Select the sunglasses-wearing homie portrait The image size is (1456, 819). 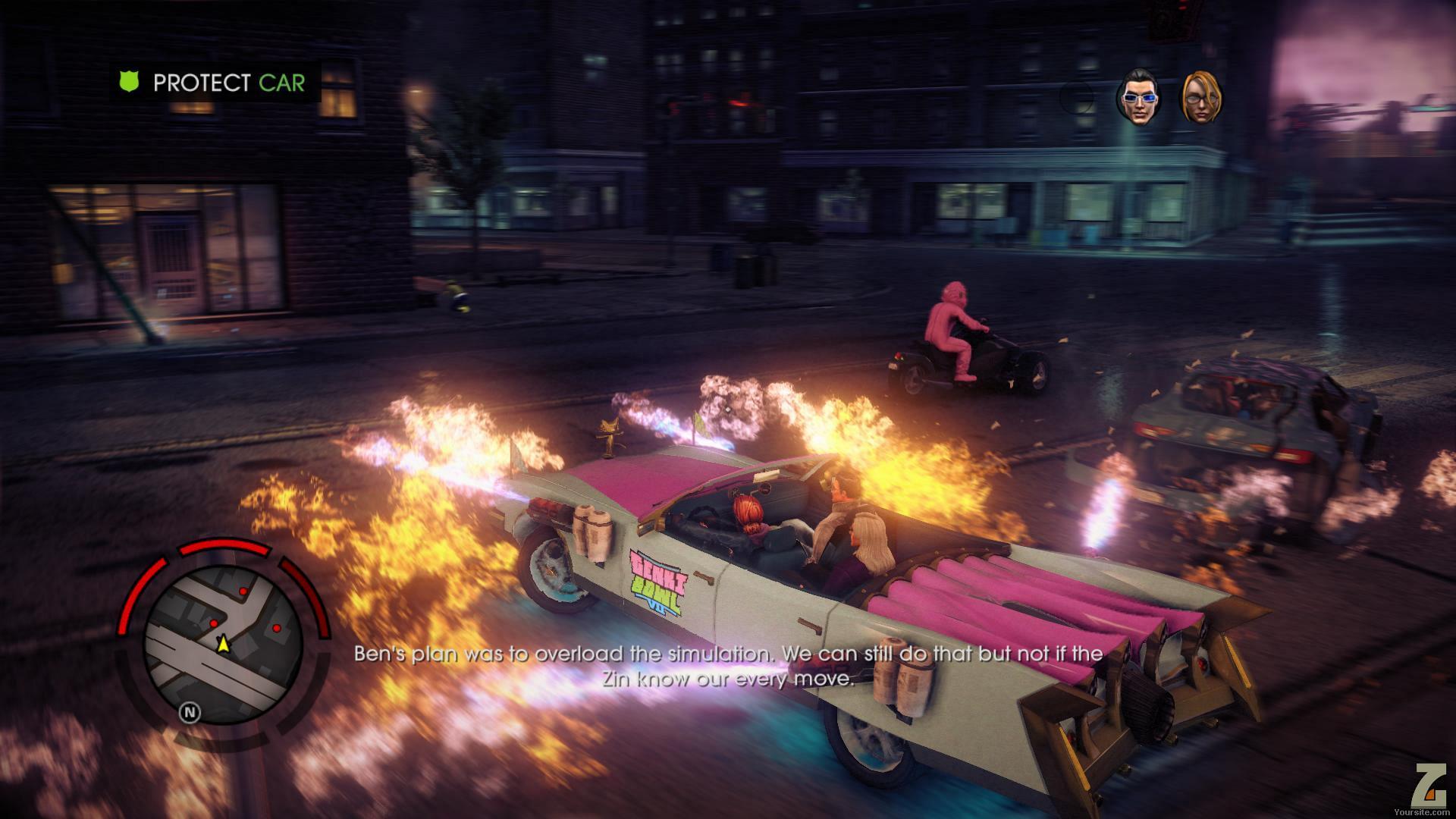(1137, 97)
